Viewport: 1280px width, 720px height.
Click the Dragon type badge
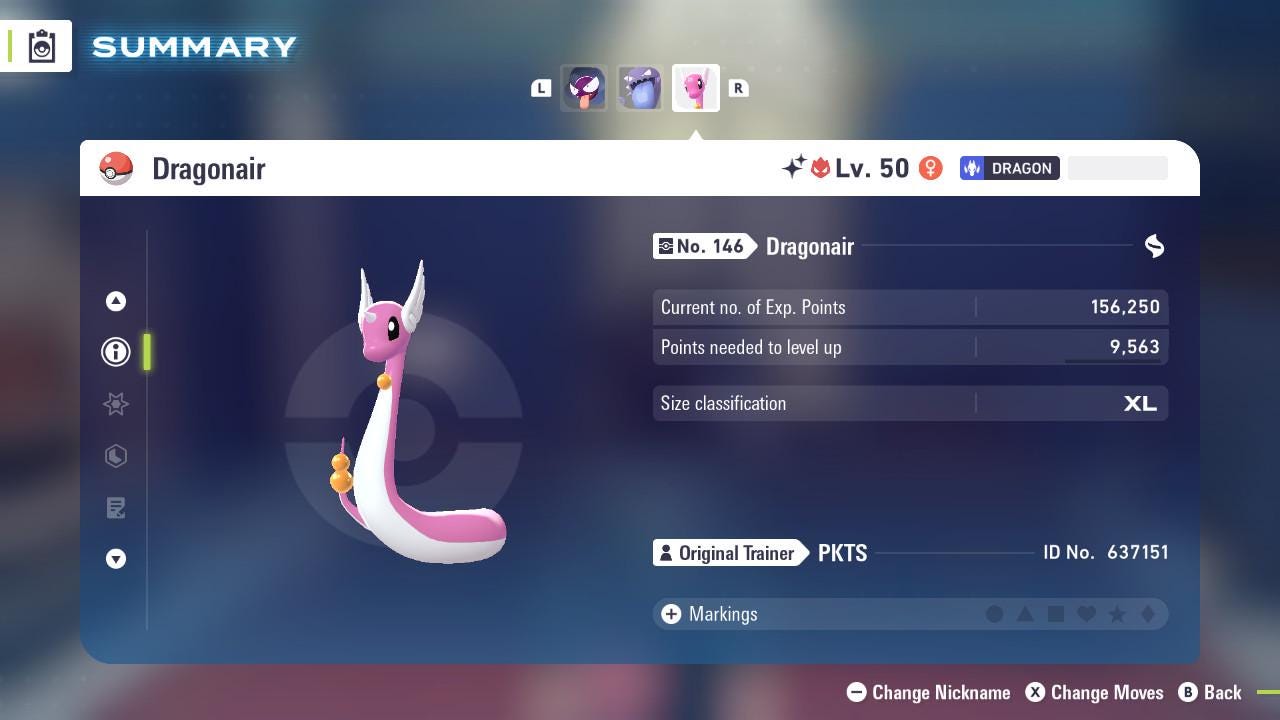pos(1009,168)
